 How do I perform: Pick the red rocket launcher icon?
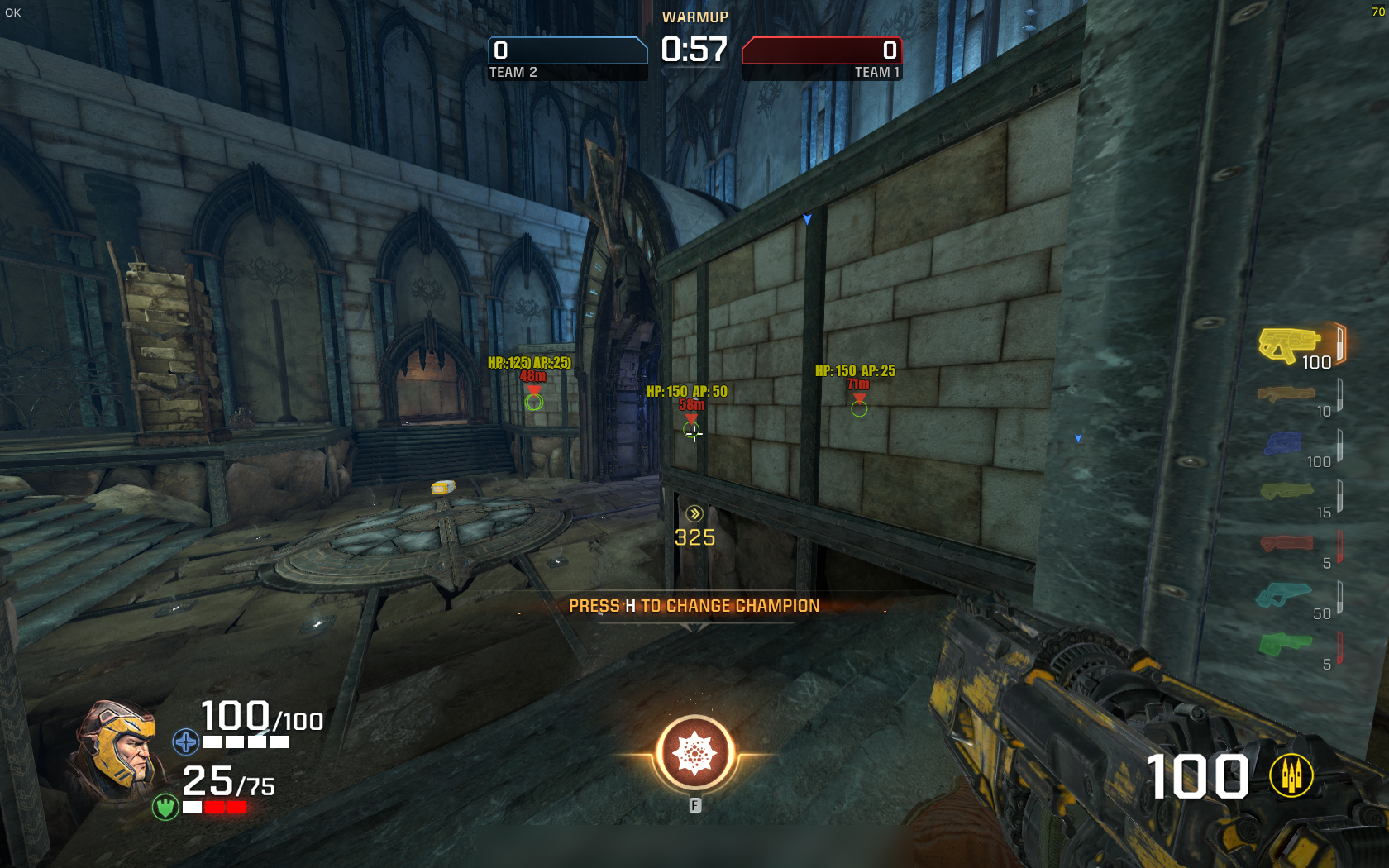pos(1286,543)
